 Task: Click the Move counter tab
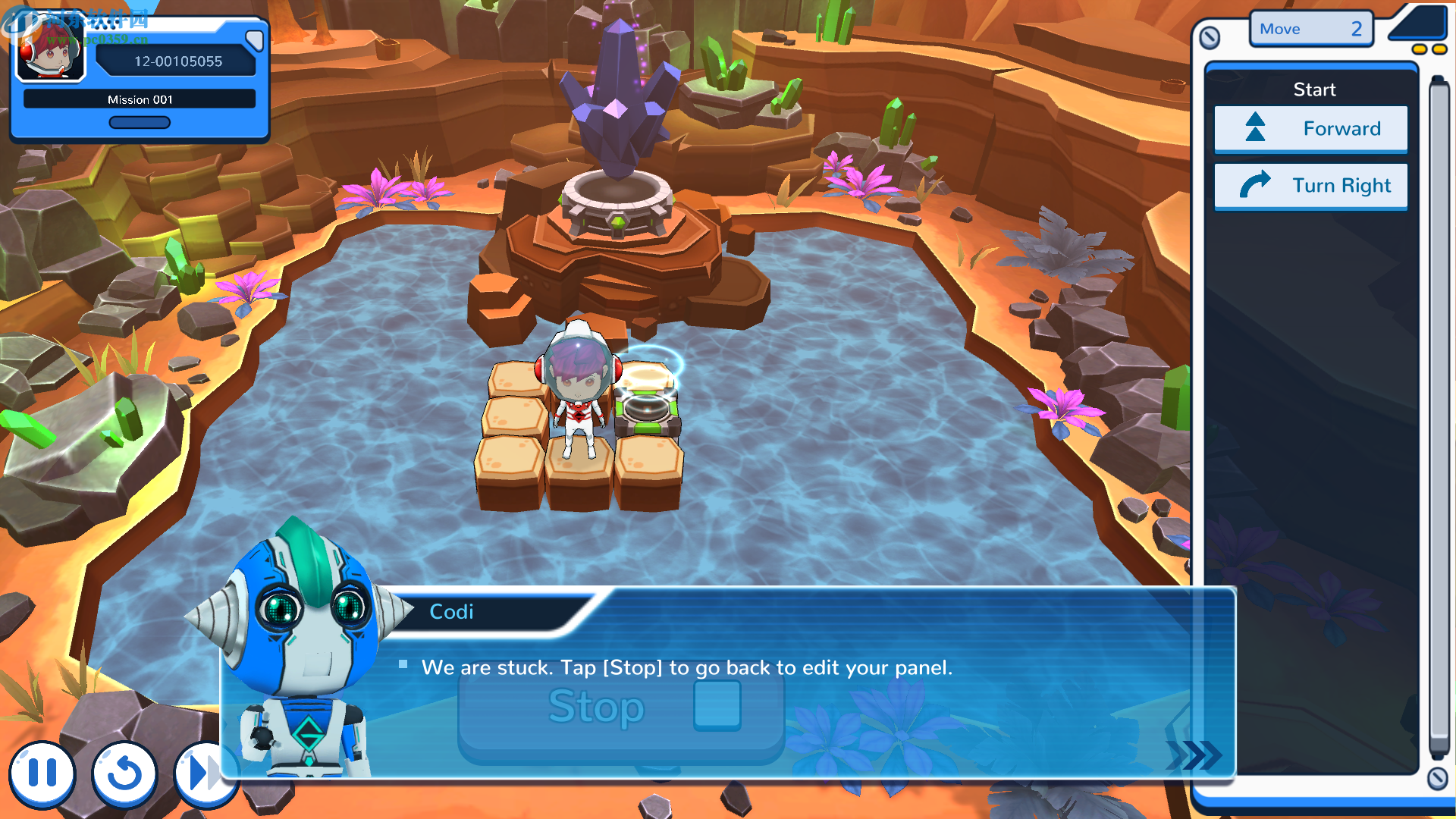point(1310,29)
